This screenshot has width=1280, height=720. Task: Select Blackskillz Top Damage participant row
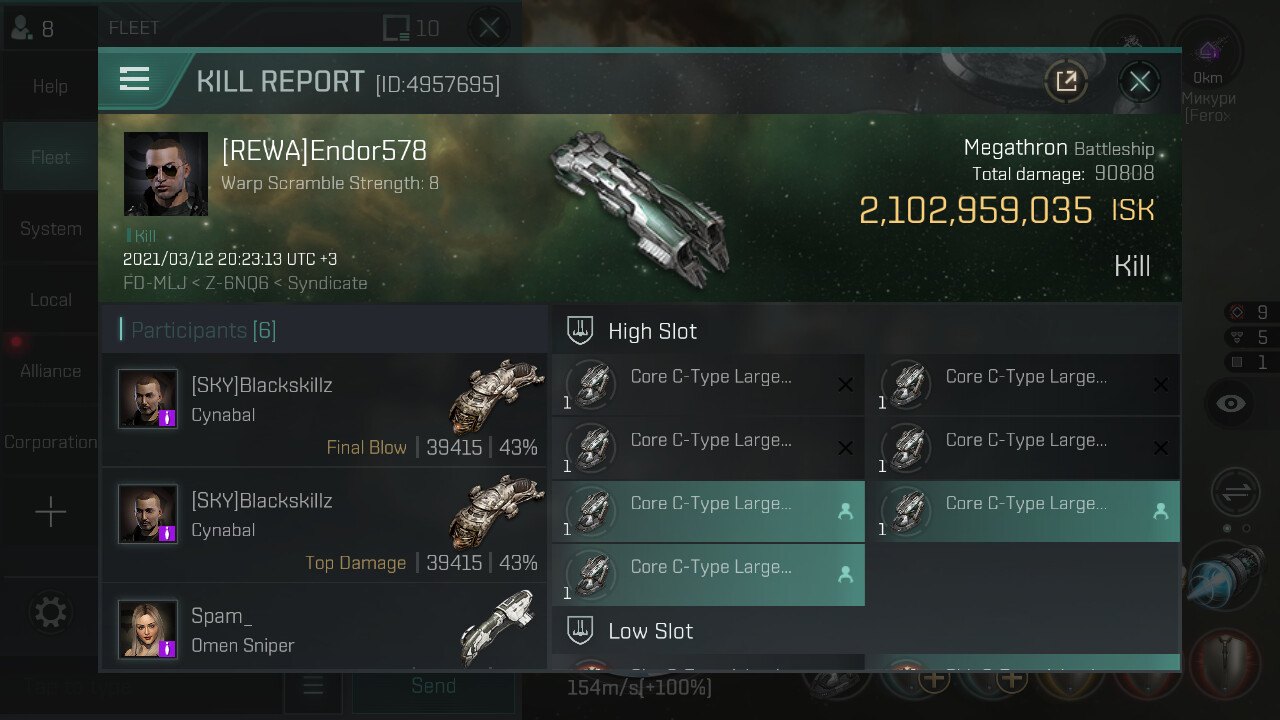324,525
